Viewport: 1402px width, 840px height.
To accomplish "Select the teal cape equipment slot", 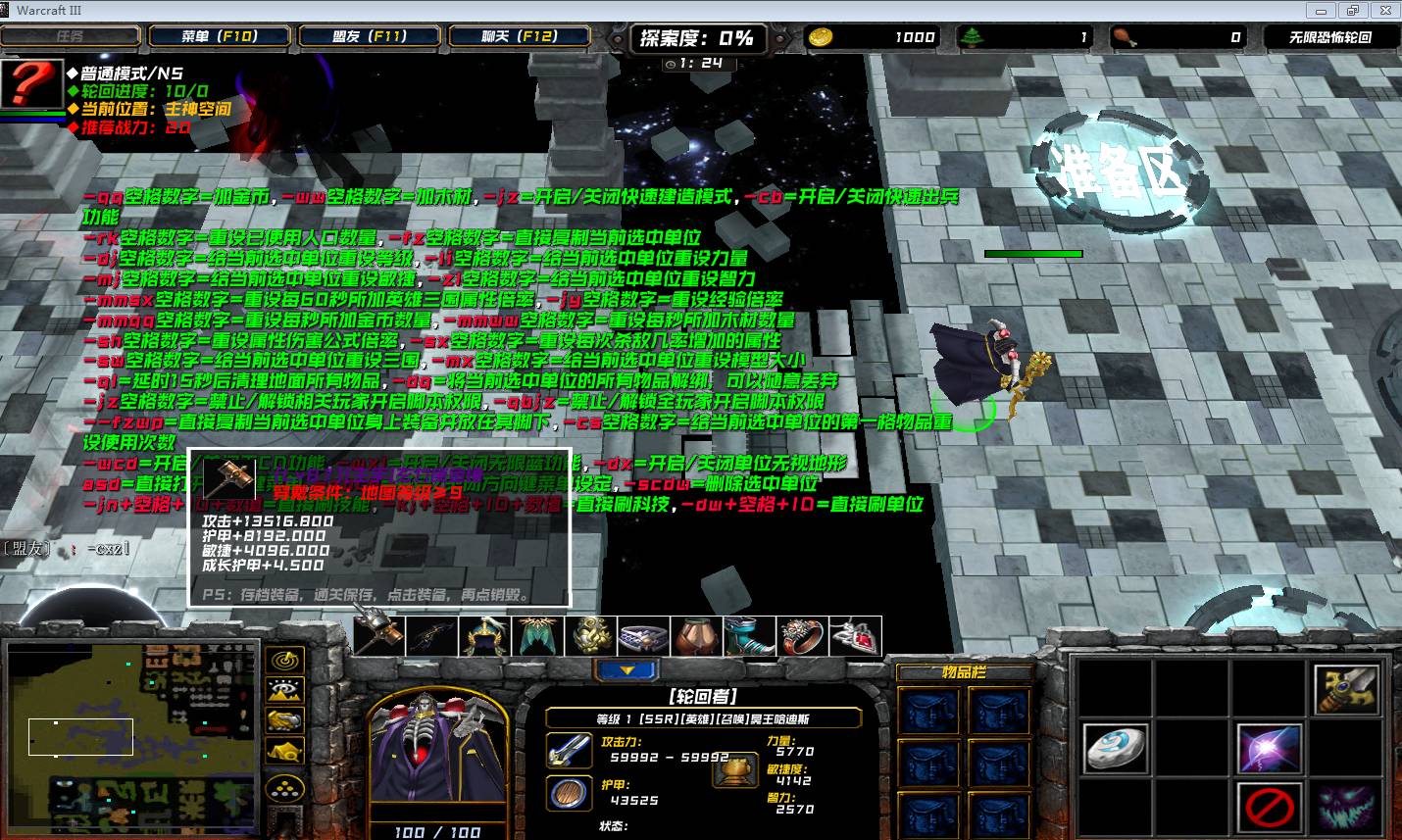I will pos(537,636).
